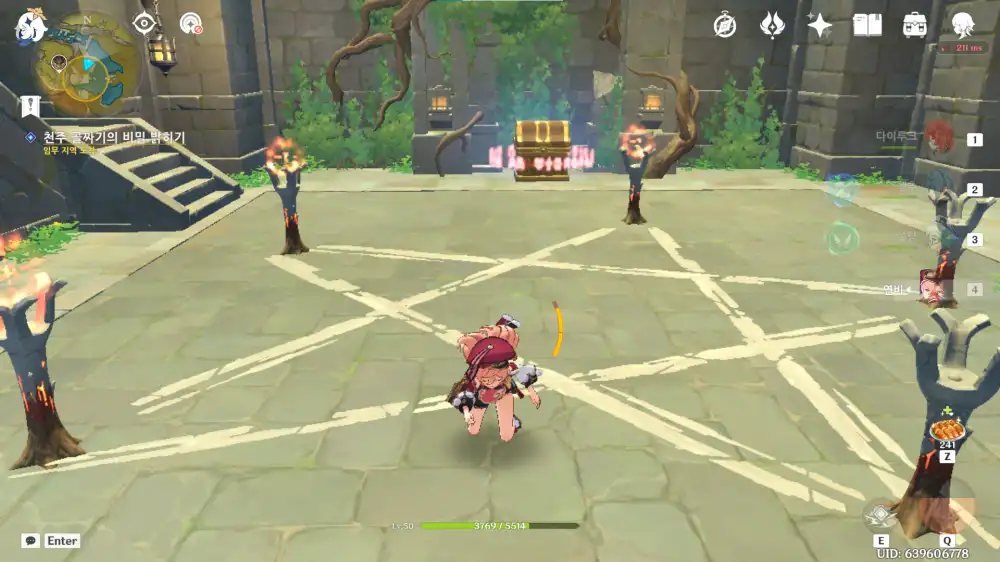The width and height of the screenshot is (1000, 562).
Task: Open the character profile head icon
Action: point(962,25)
